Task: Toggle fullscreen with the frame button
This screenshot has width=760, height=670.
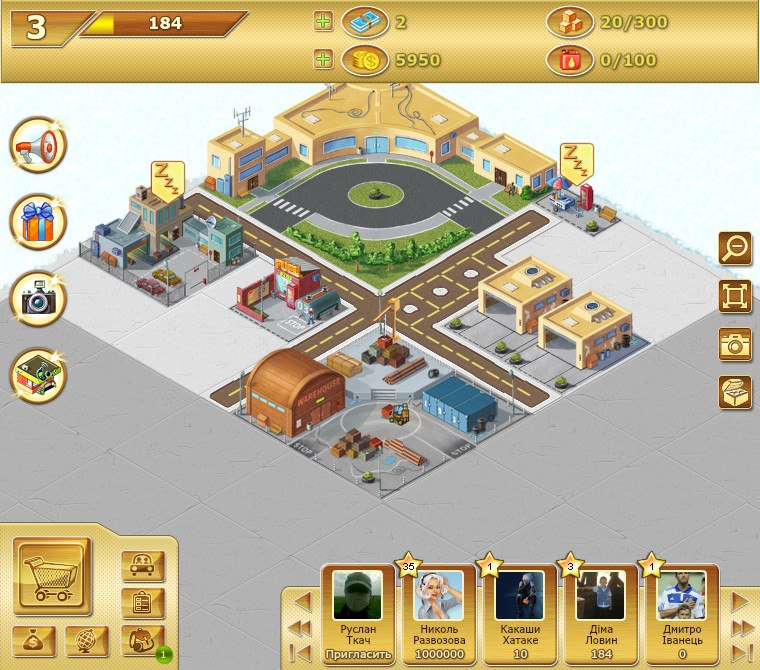Action: point(735,296)
